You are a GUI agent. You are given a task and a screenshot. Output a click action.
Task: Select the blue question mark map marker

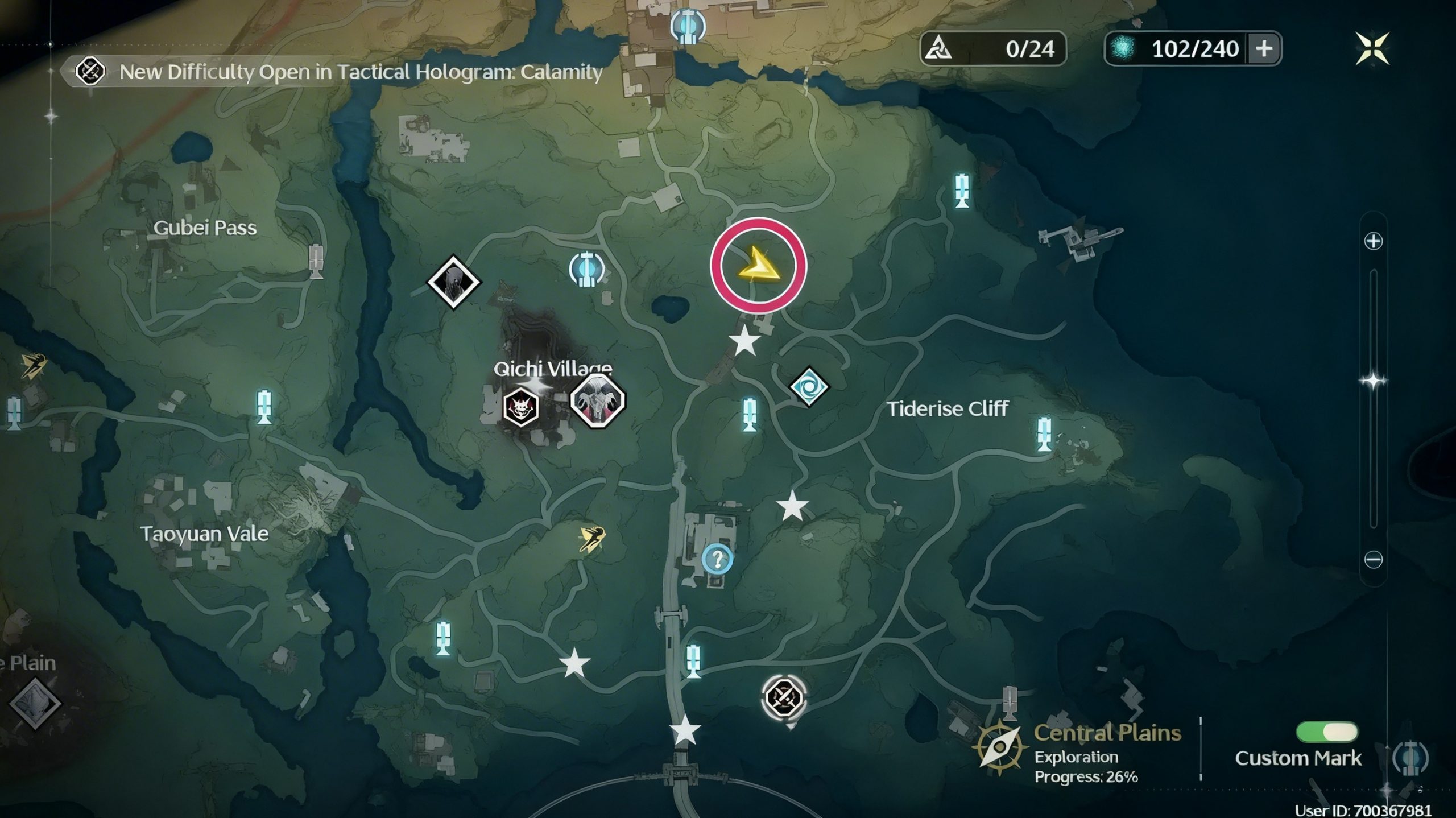(717, 559)
